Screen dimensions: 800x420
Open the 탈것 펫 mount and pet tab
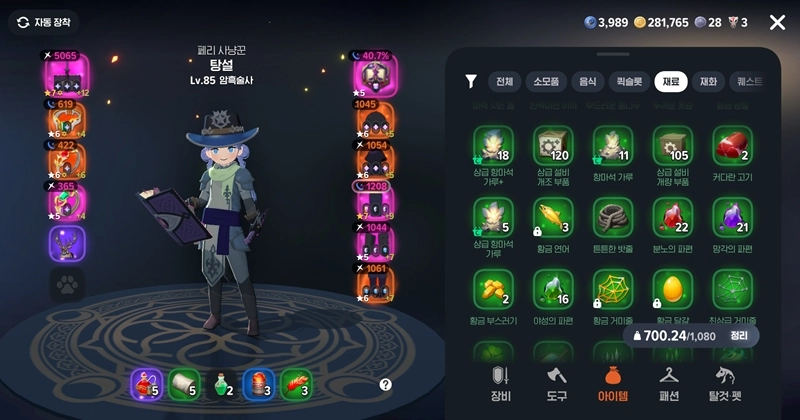pos(728,381)
